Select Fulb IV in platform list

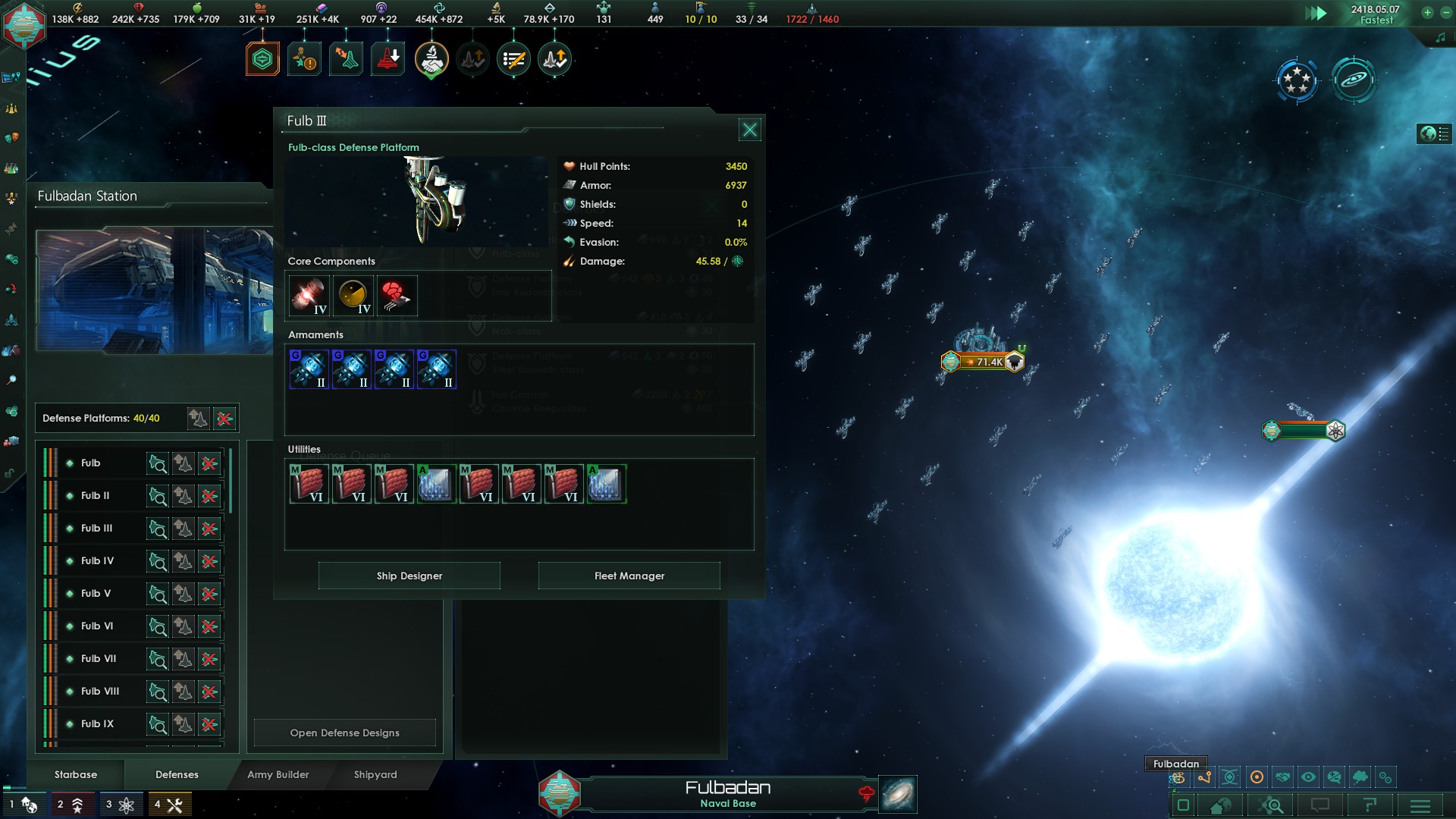pos(98,561)
